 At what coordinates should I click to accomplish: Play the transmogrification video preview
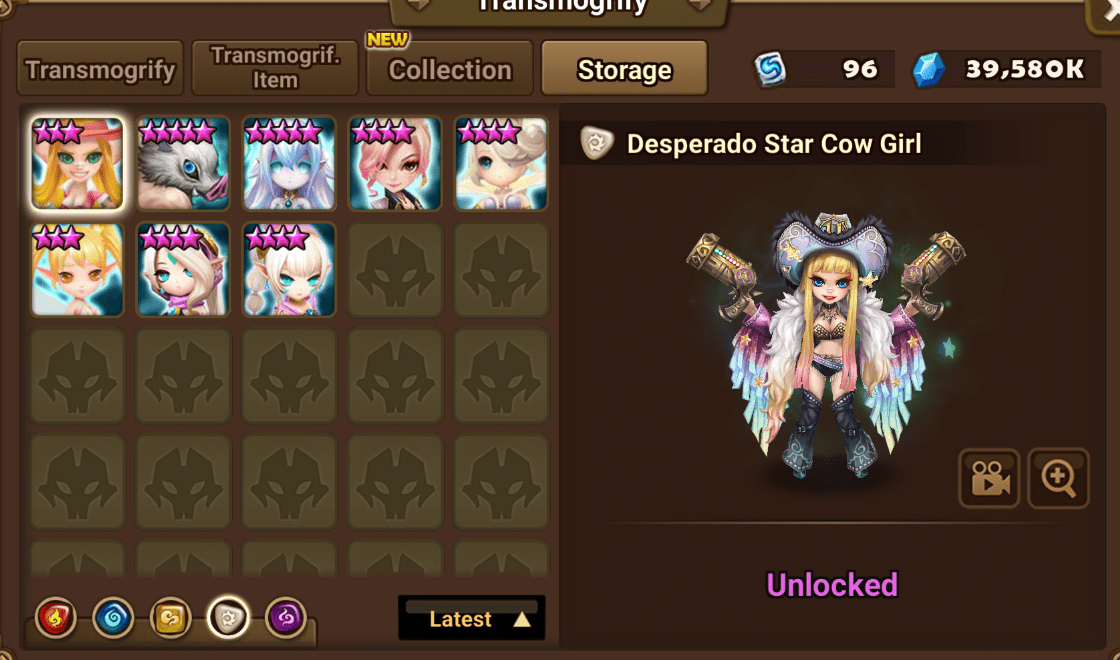(x=989, y=479)
